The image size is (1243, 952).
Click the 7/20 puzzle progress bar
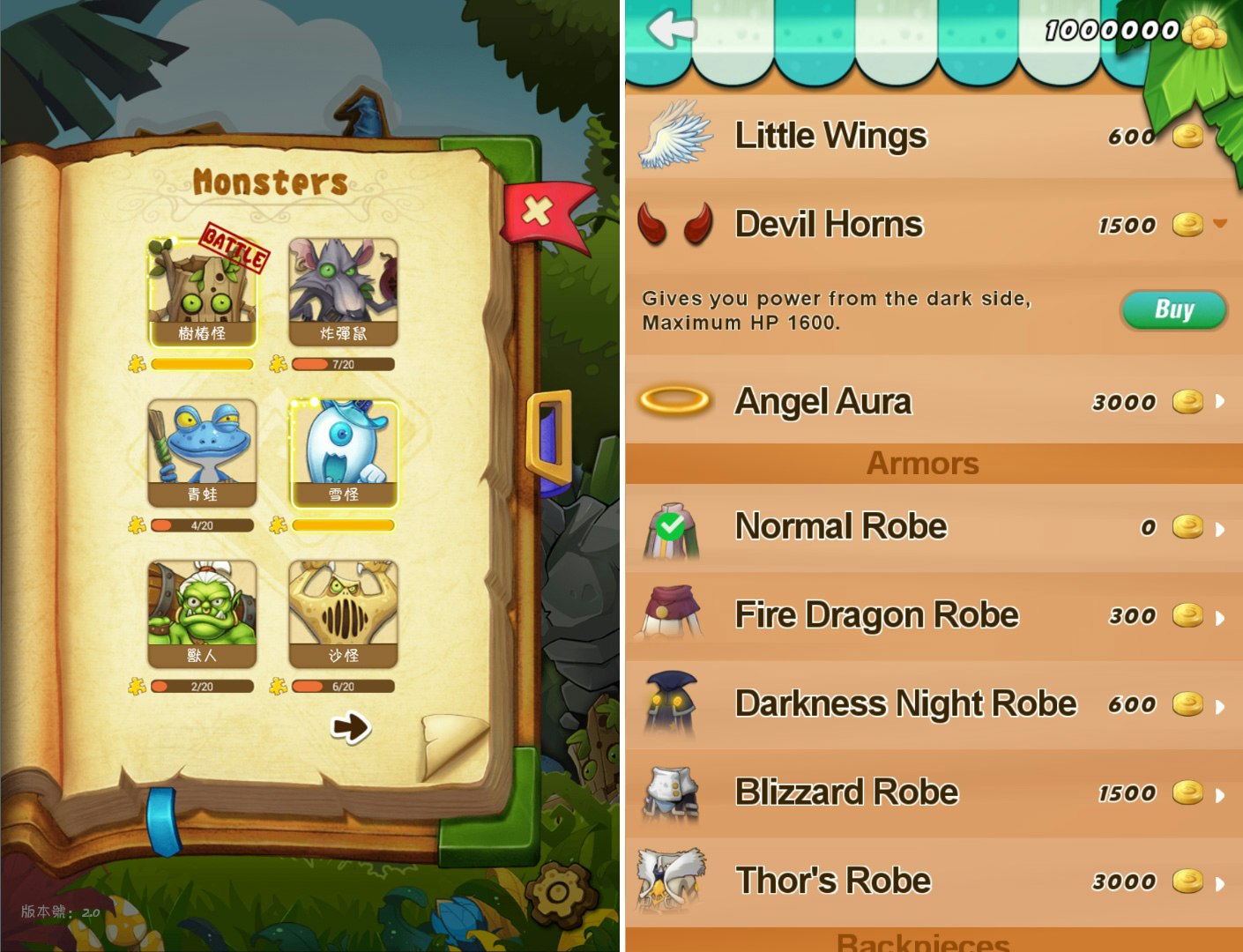click(x=345, y=364)
